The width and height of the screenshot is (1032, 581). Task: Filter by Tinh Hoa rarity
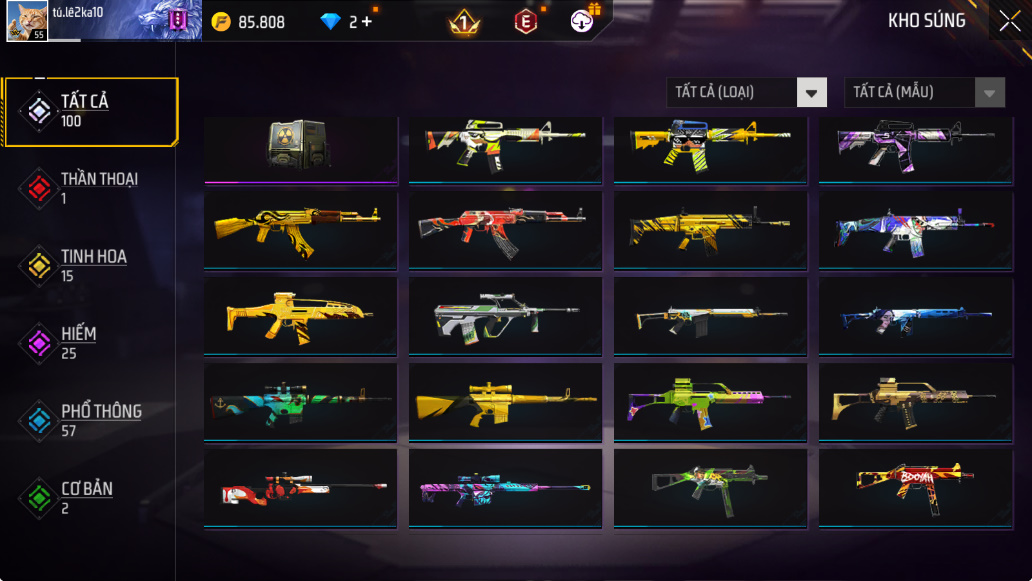[91, 266]
